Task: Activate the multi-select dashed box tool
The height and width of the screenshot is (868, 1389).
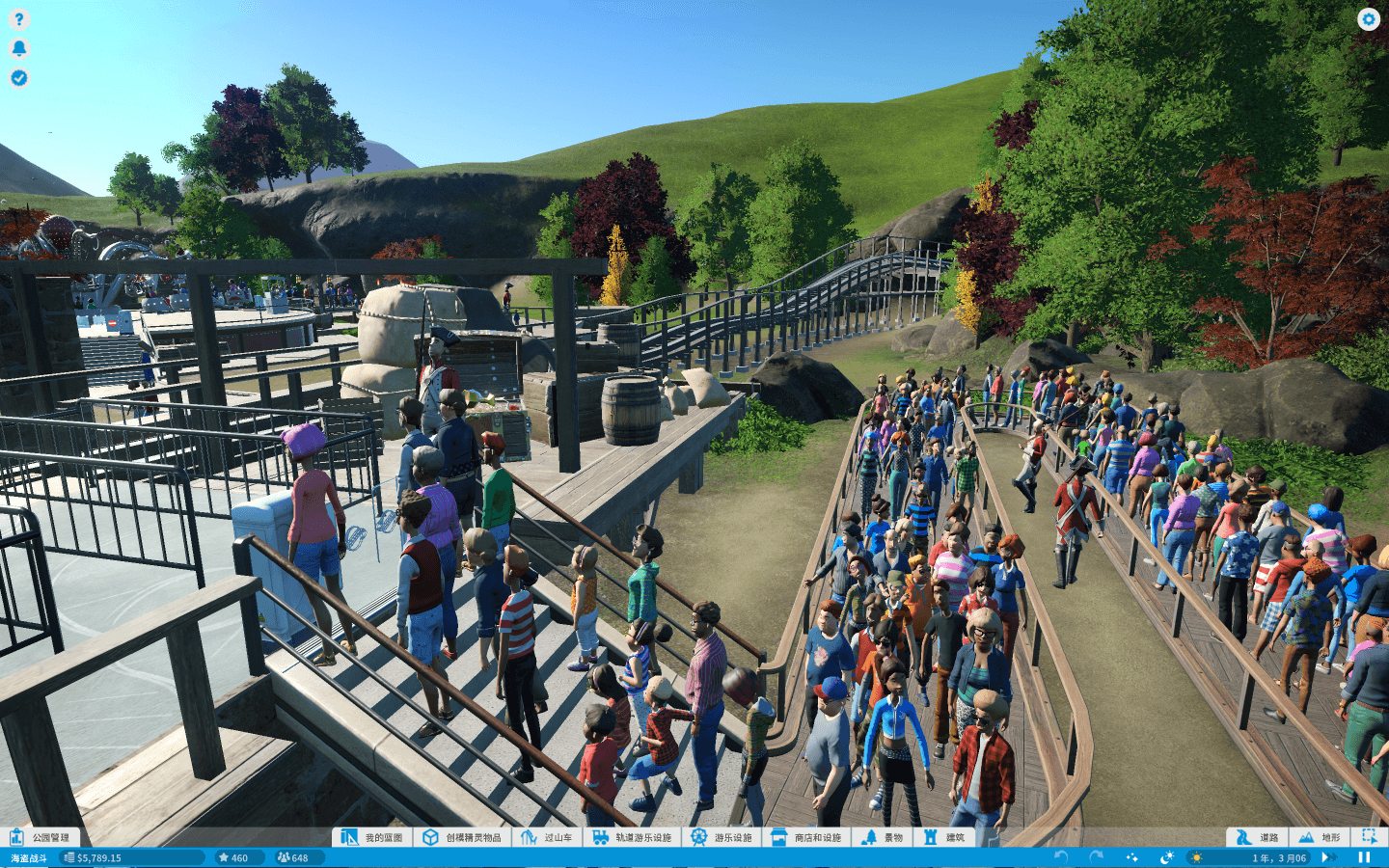Action: pos(1370,837)
